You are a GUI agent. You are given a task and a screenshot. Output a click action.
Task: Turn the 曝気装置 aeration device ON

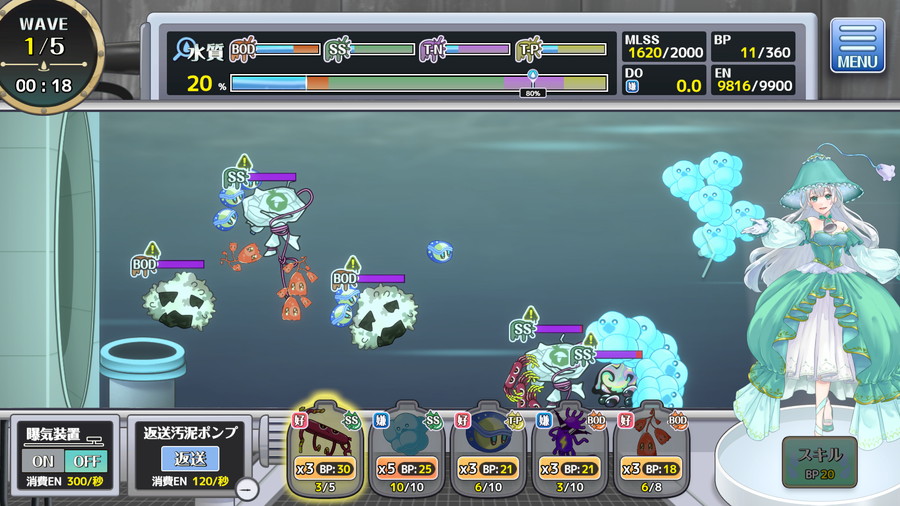pyautogui.click(x=42, y=461)
